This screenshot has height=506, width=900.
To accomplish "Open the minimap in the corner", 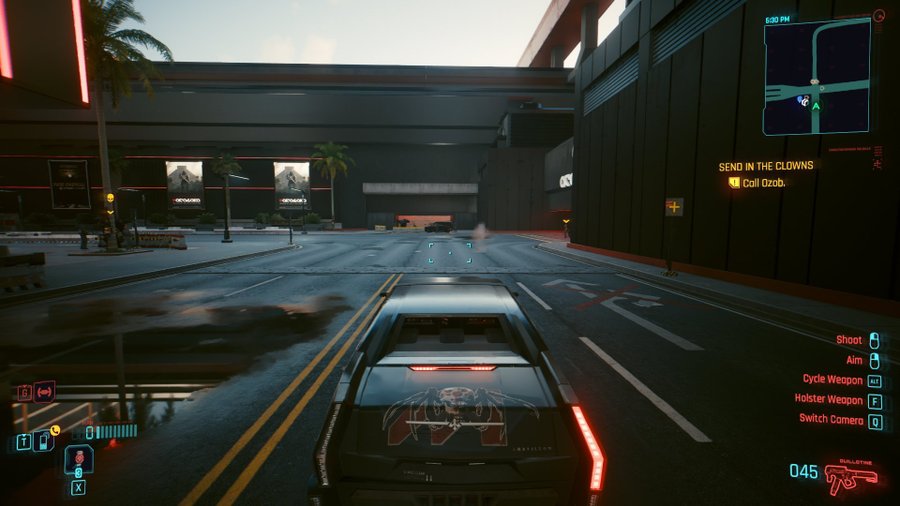I will pos(815,76).
